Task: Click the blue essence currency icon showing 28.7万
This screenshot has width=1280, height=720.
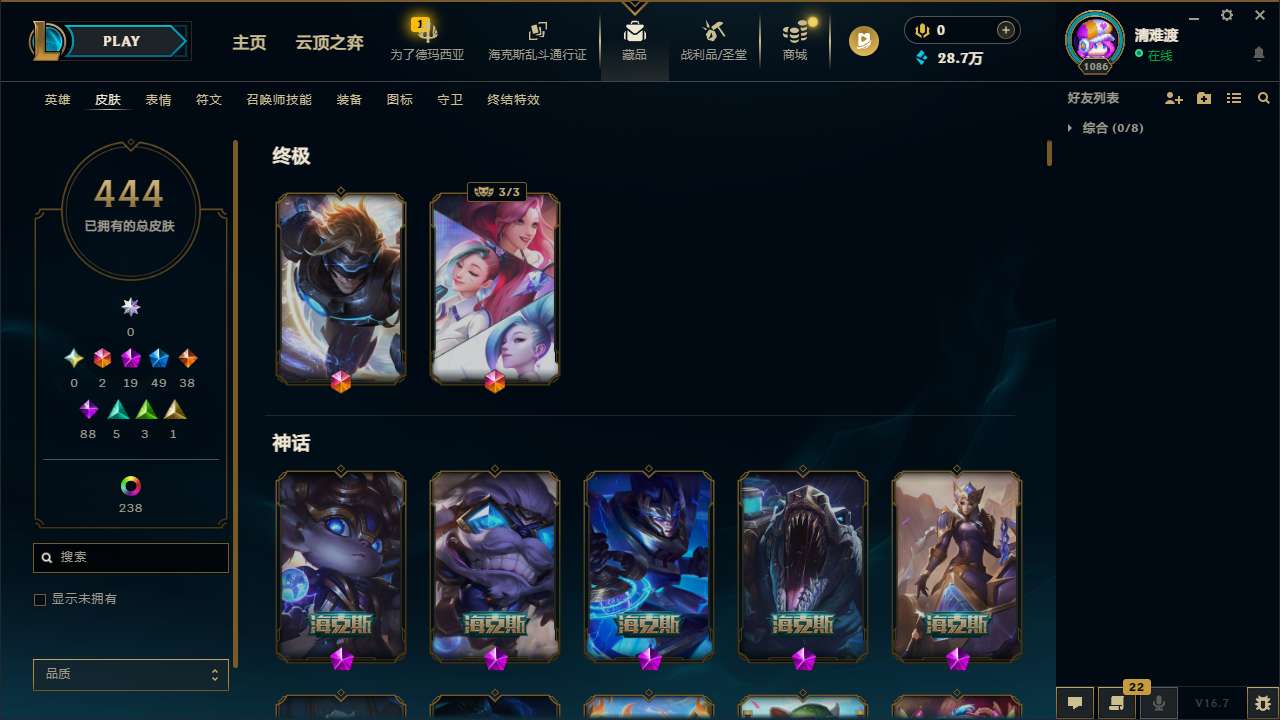Action: 921,58
